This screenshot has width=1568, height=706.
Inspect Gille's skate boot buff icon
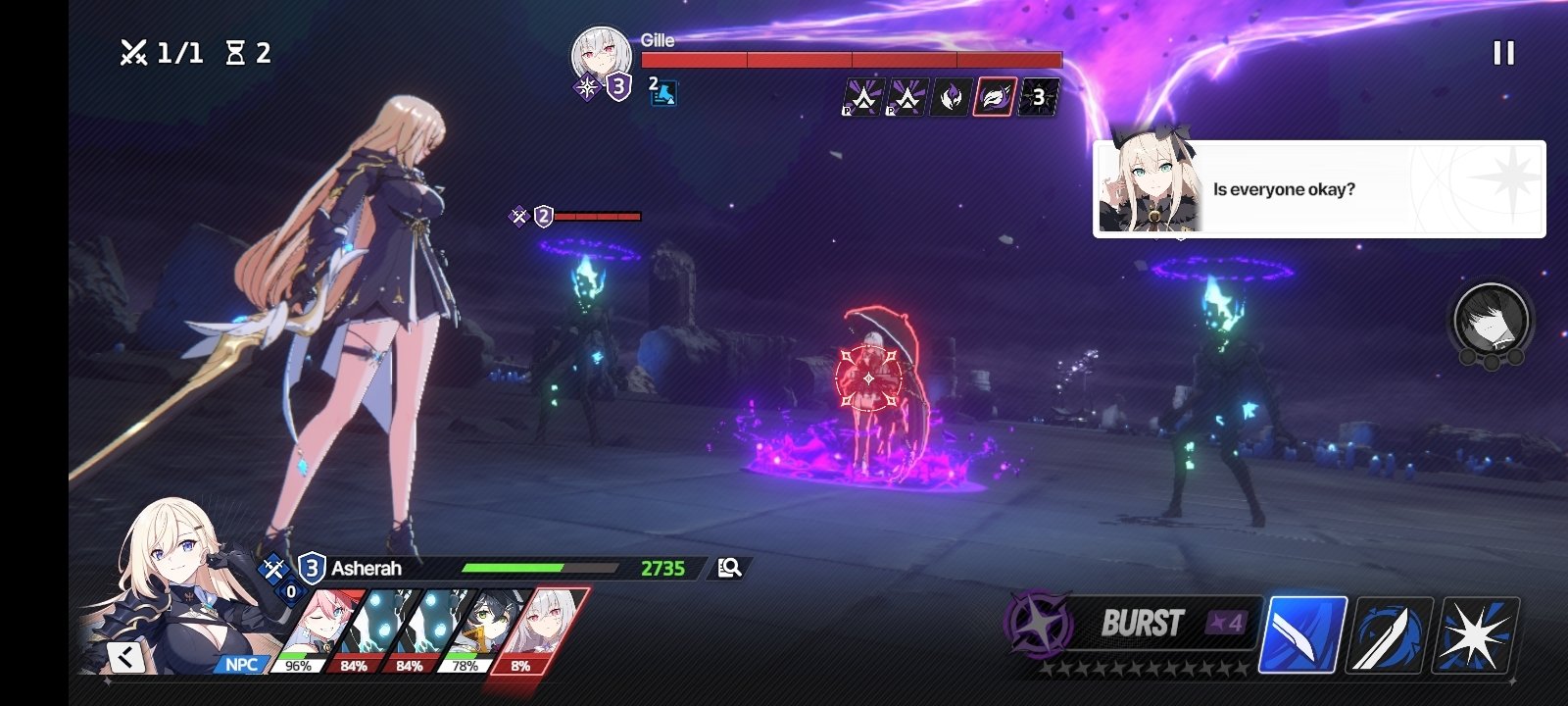663,92
